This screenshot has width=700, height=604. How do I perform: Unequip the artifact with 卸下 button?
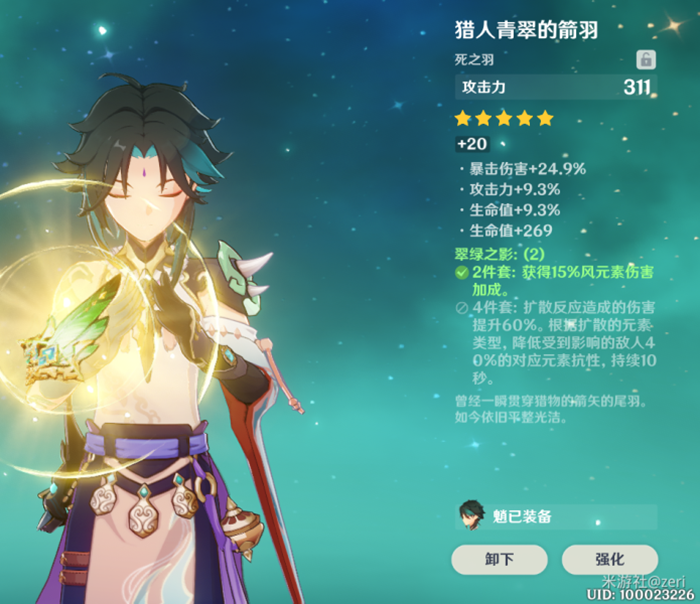pos(499,559)
